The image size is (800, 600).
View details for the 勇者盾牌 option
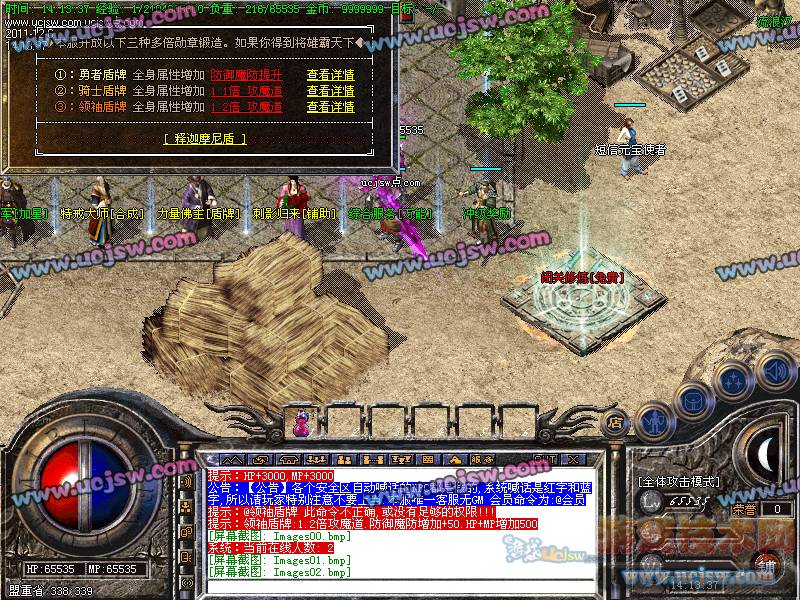(x=330, y=75)
